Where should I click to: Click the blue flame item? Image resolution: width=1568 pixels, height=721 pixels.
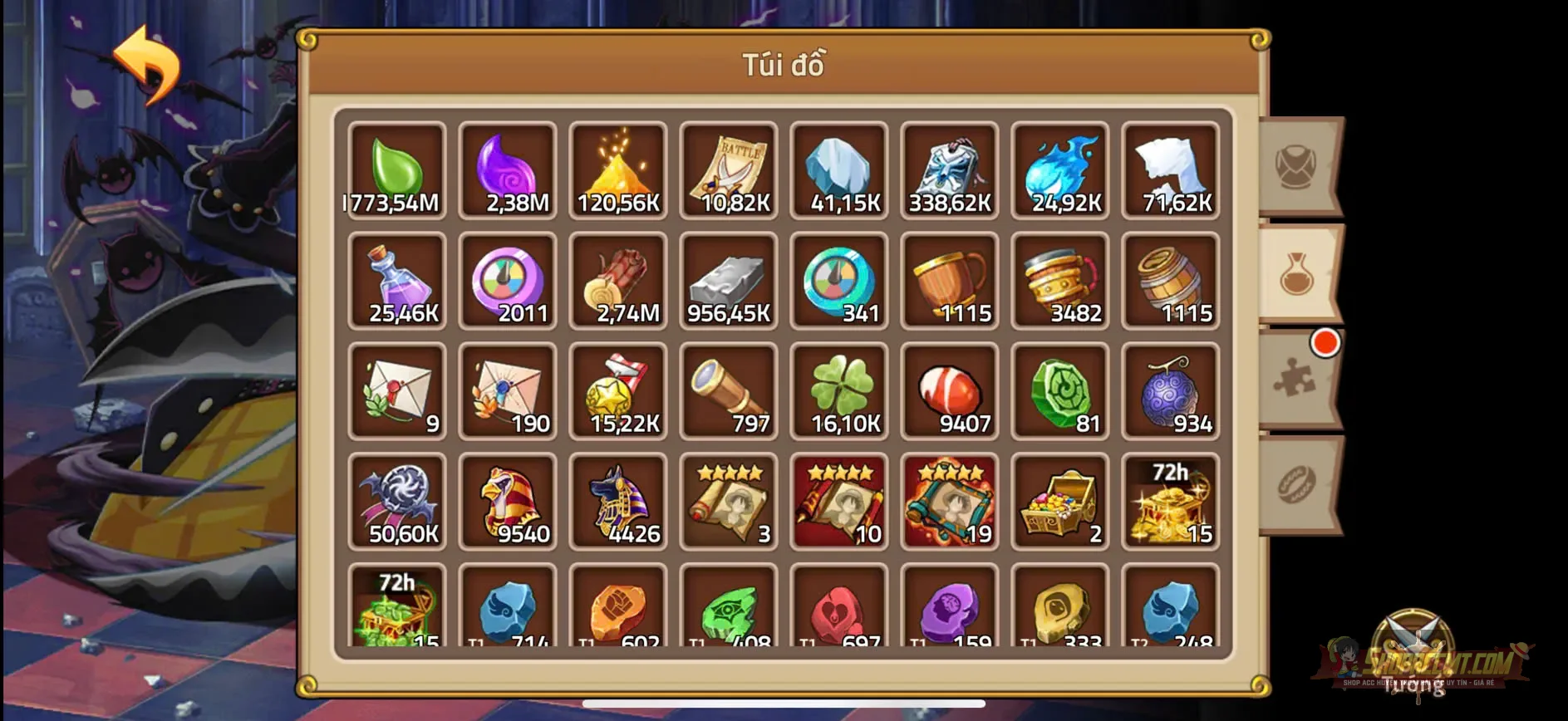(1060, 170)
